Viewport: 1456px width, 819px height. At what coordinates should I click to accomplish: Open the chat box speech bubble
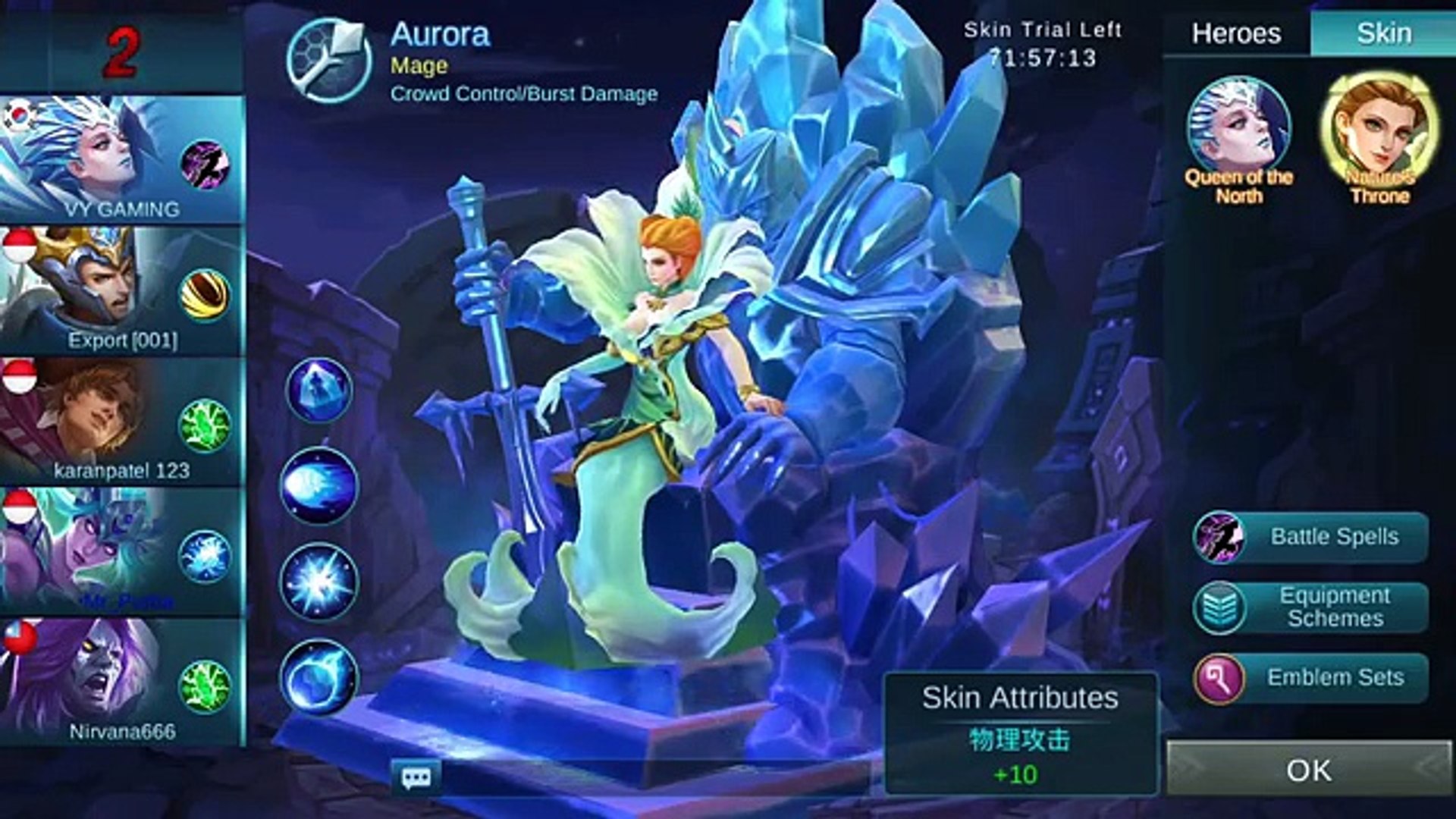click(416, 777)
